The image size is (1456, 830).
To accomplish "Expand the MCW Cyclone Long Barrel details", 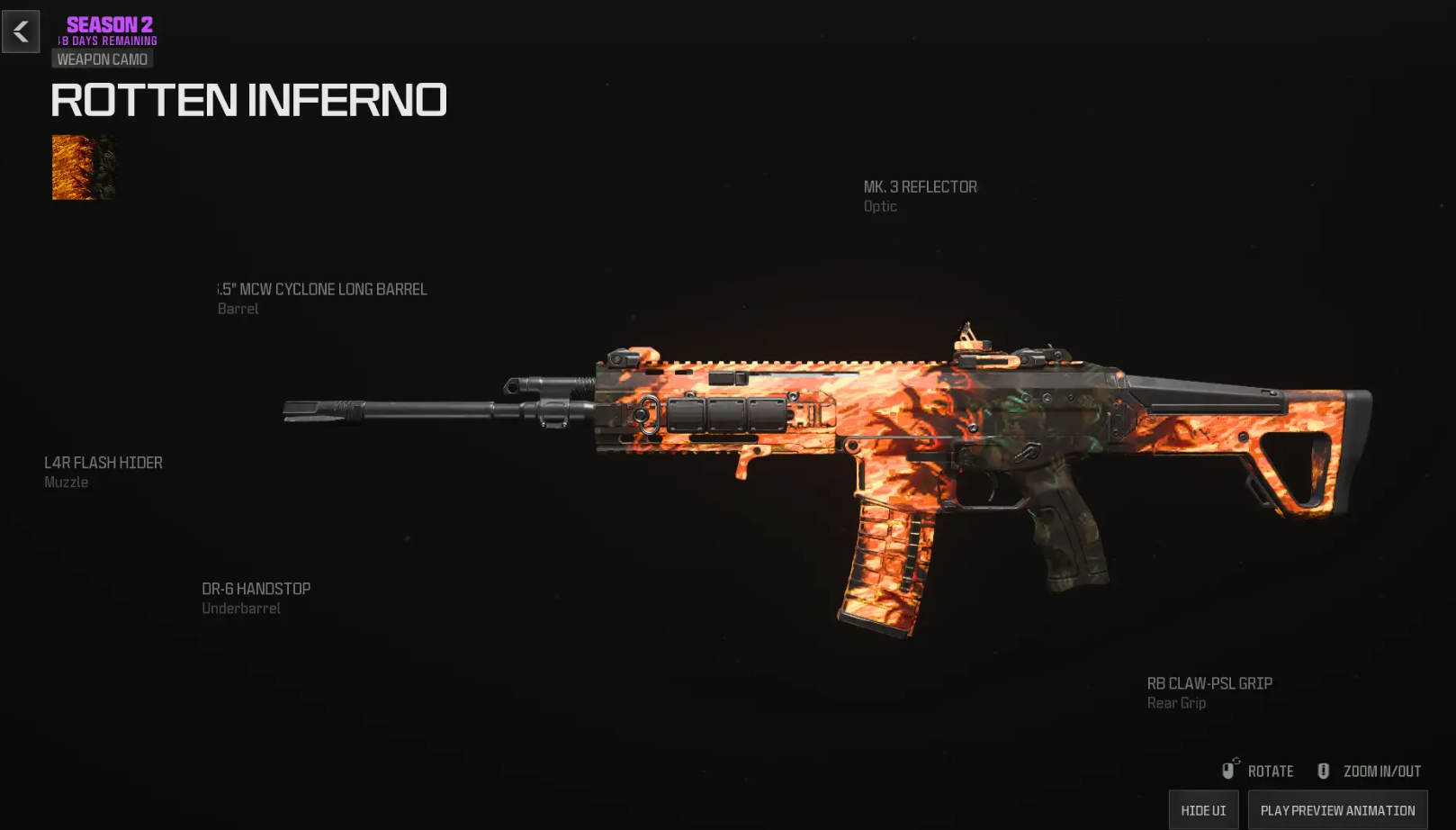I will (x=321, y=289).
